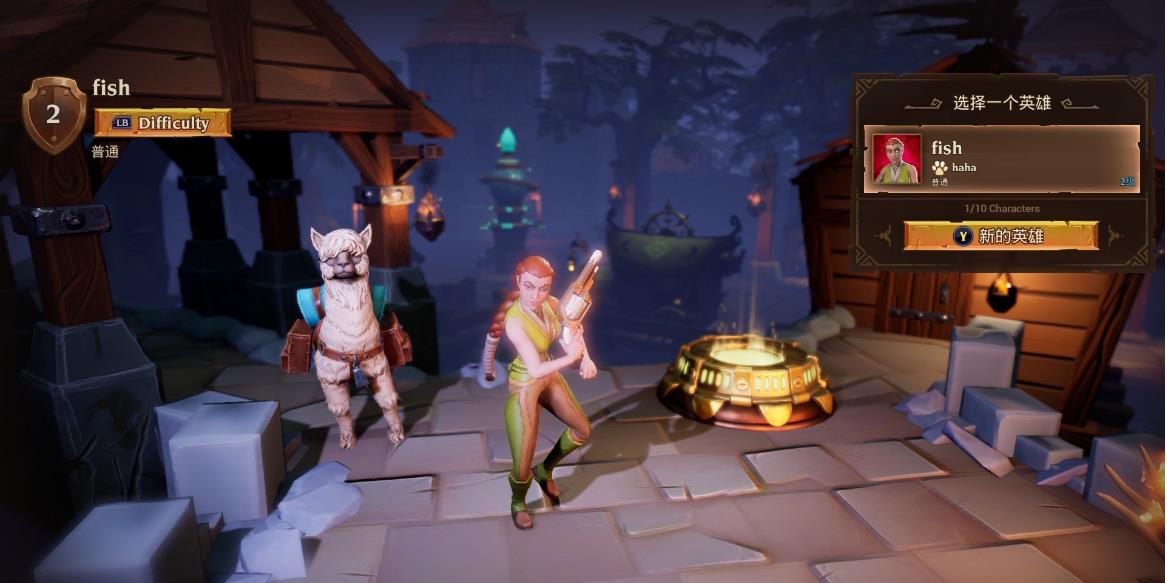The height and width of the screenshot is (583, 1167).
Task: Click the fish character portrait thumbnail
Action: click(897, 159)
